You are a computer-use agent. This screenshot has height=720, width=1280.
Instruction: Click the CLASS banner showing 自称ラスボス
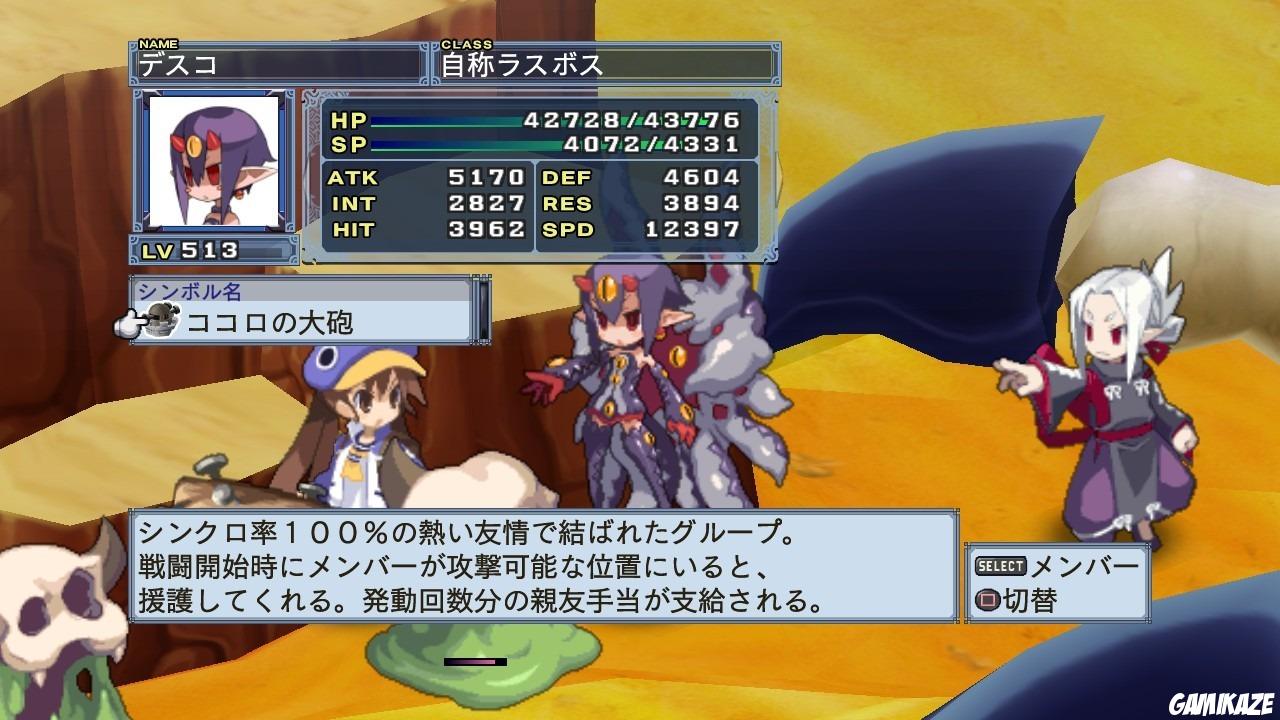(x=600, y=62)
